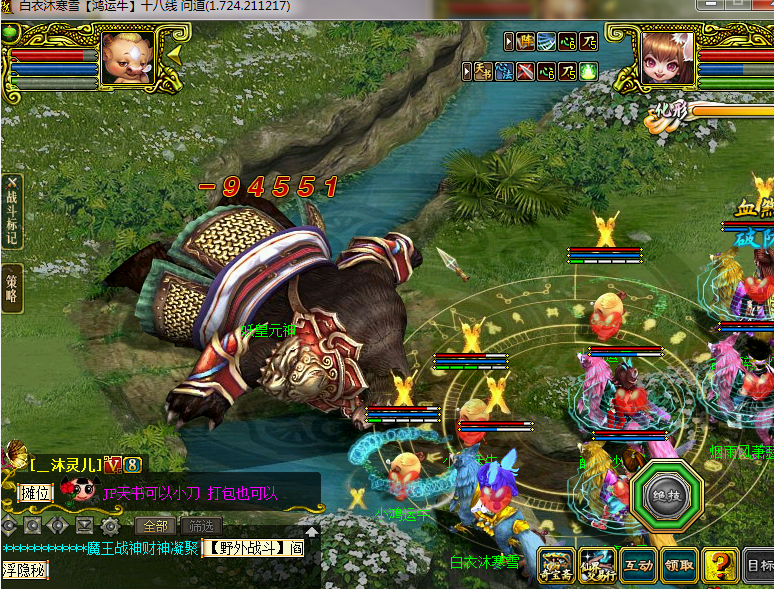Screen dimensions: 774x589
Task: Open the 筛选 chat filter
Action: click(x=201, y=525)
